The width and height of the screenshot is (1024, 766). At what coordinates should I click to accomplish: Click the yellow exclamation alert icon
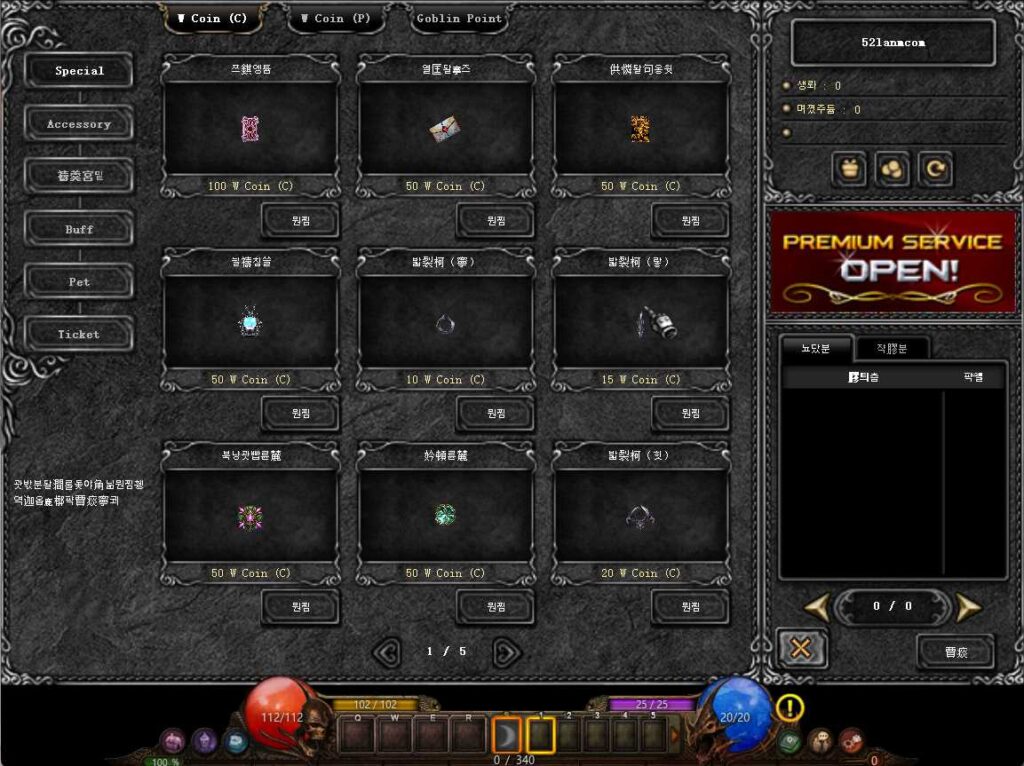coord(789,708)
